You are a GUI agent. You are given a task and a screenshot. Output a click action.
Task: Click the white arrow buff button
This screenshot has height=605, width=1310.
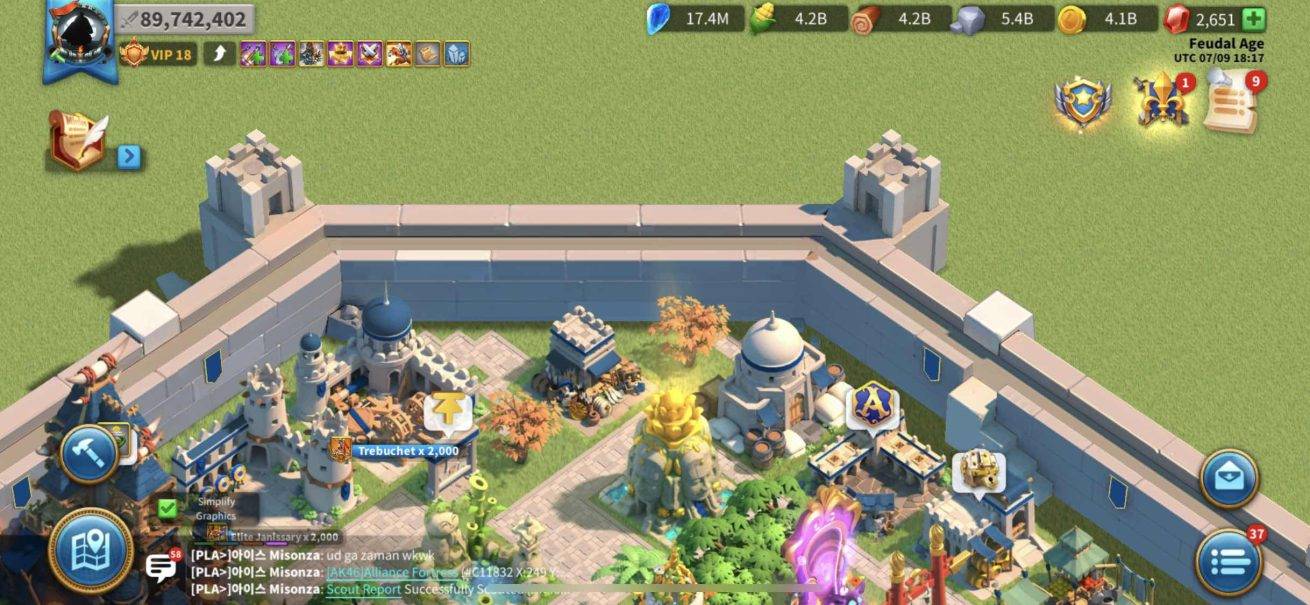[x=219, y=54]
